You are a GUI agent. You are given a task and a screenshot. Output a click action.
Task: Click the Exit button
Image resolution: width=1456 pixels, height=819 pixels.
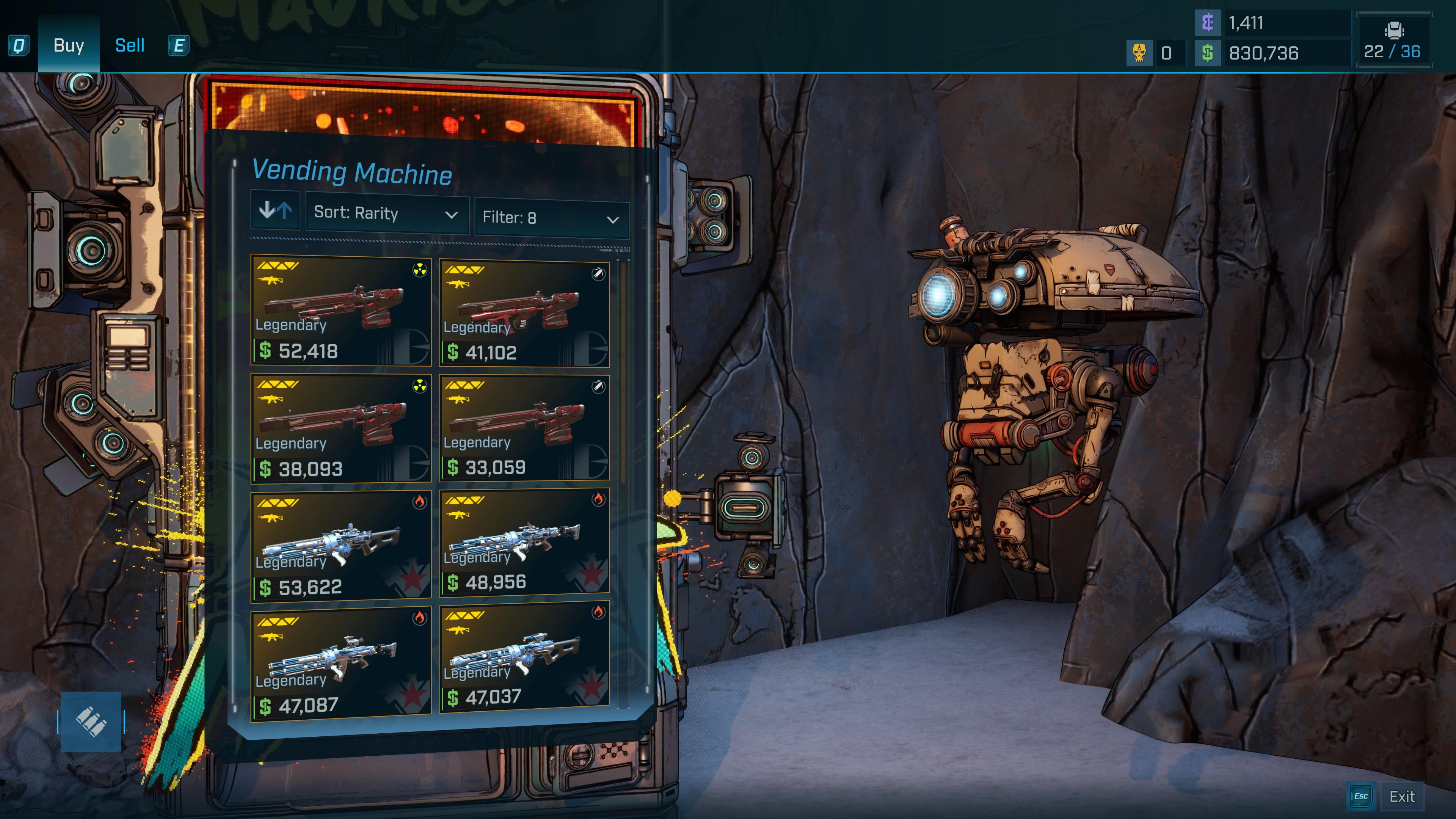1402,797
